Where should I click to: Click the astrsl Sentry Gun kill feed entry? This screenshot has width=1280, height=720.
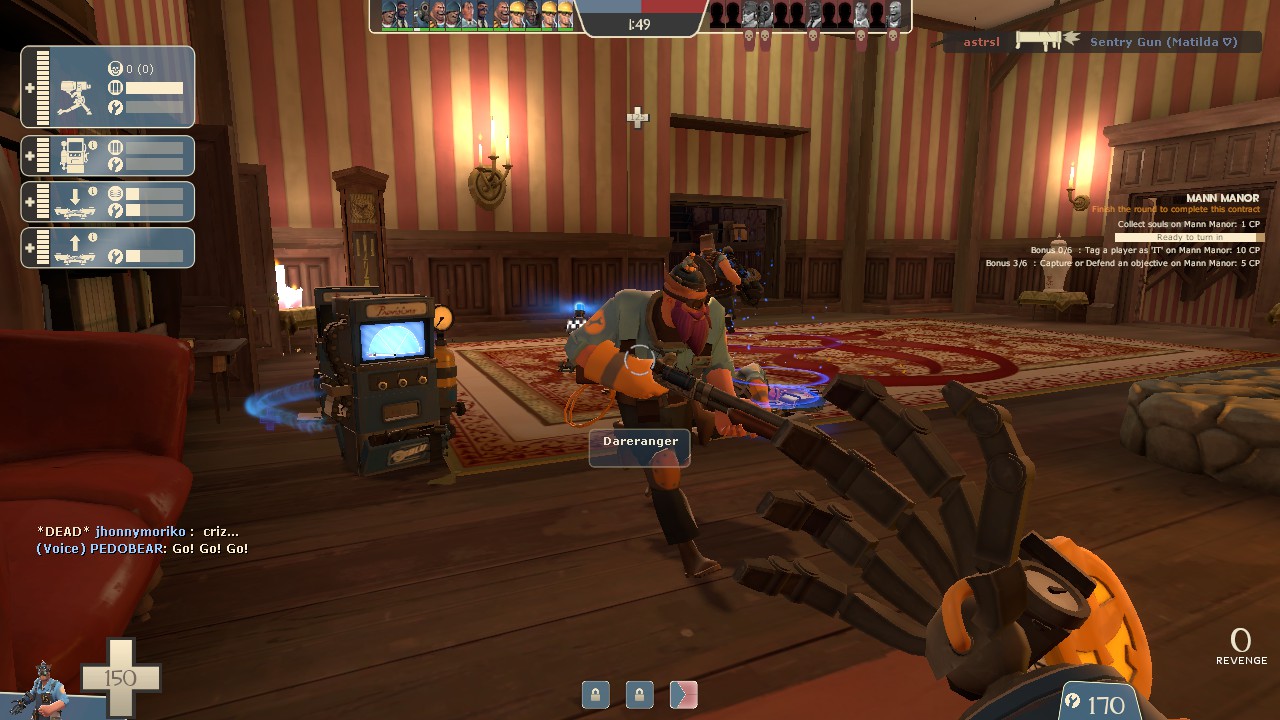coord(1101,42)
